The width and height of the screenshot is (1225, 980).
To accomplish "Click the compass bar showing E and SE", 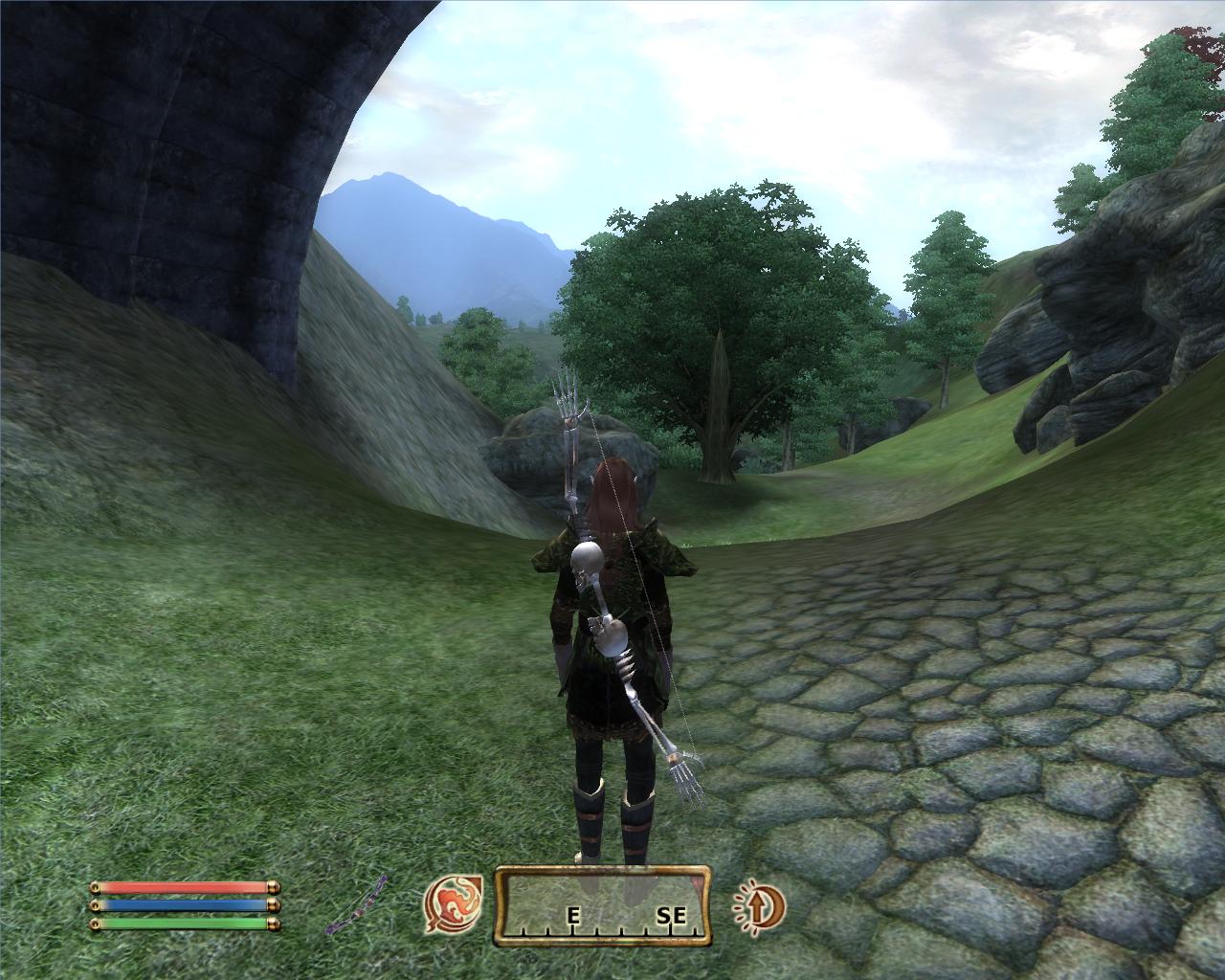I will point(603,906).
